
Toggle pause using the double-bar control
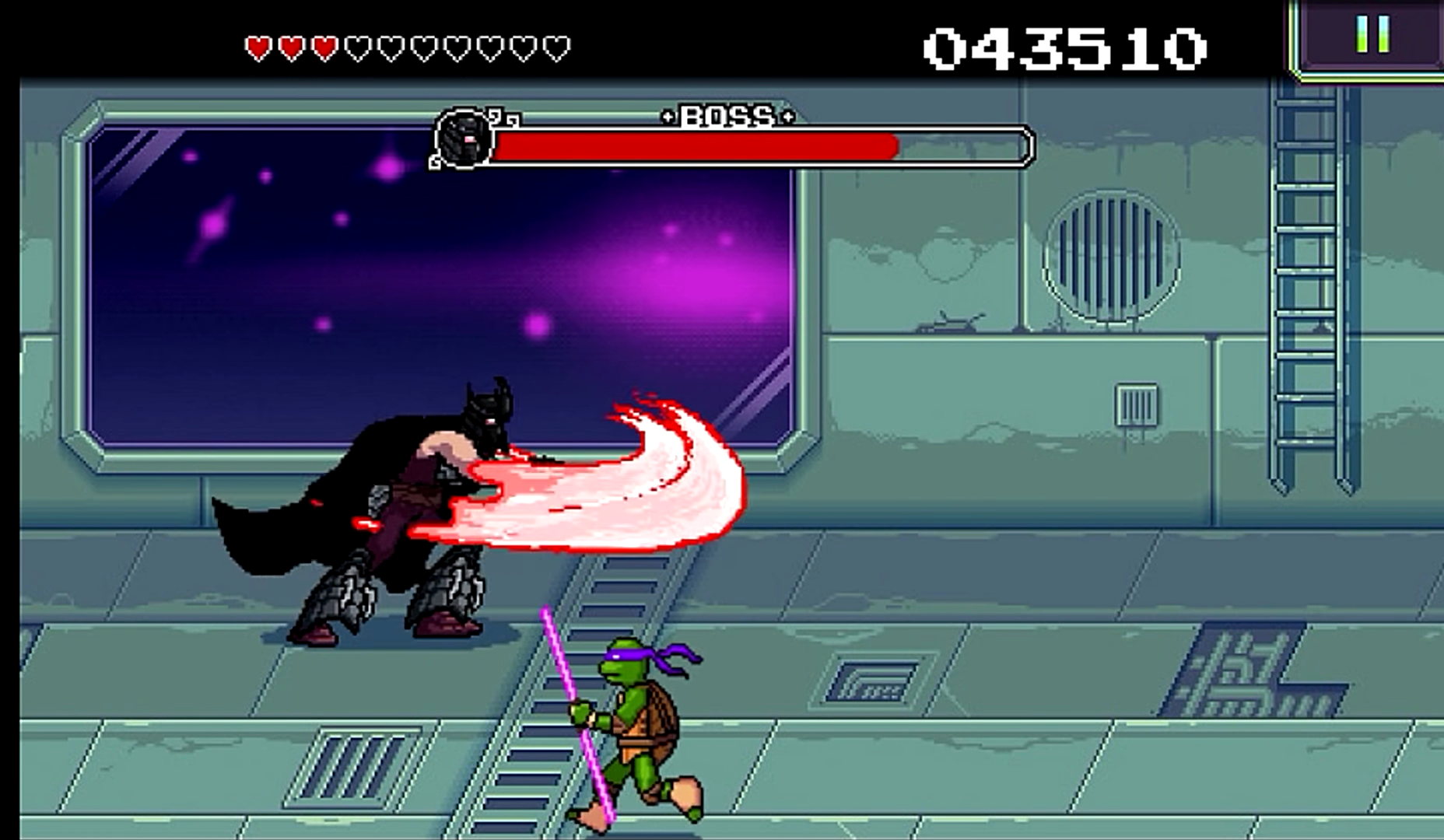[x=1372, y=33]
